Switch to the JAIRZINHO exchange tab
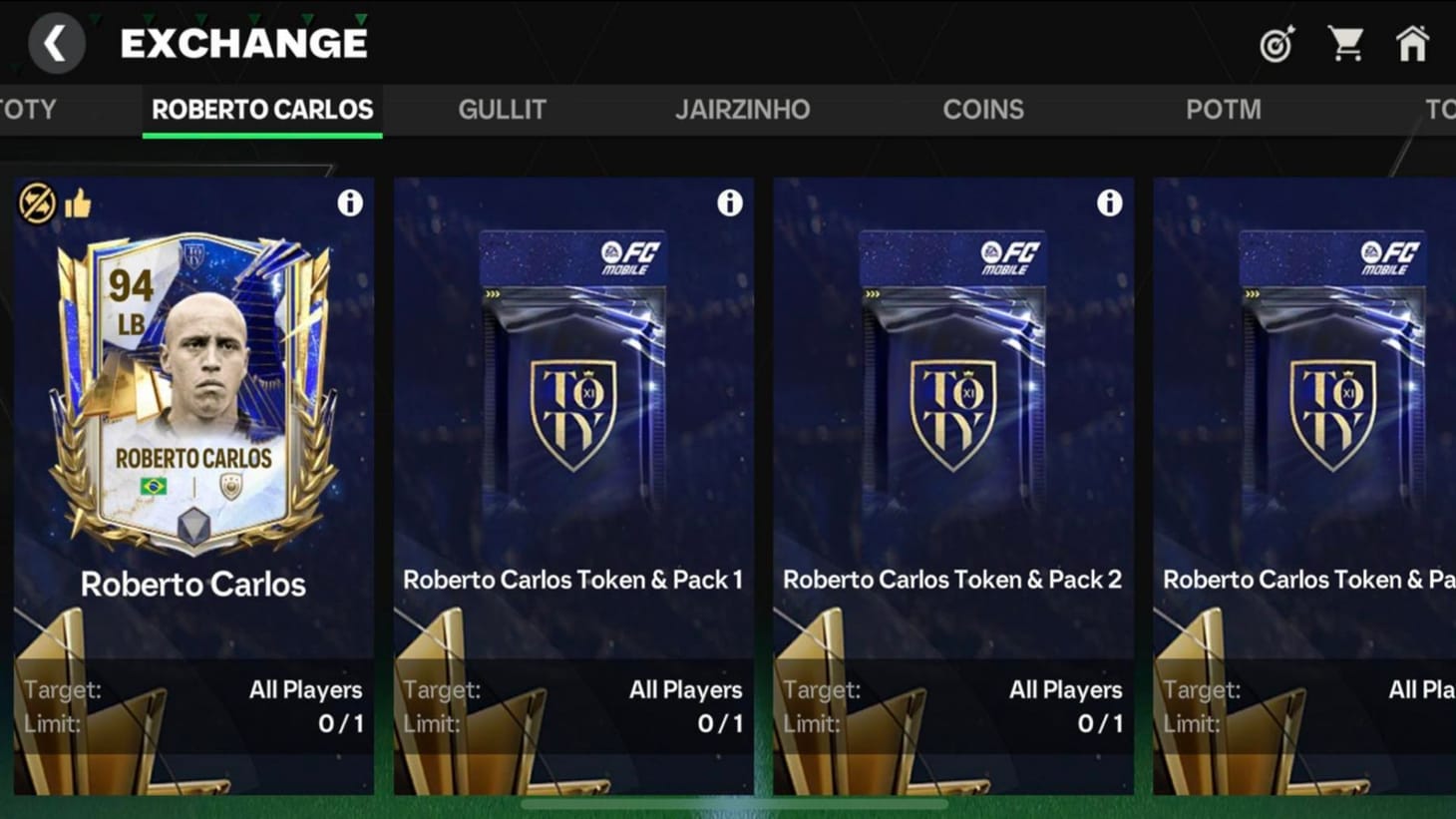 click(743, 110)
